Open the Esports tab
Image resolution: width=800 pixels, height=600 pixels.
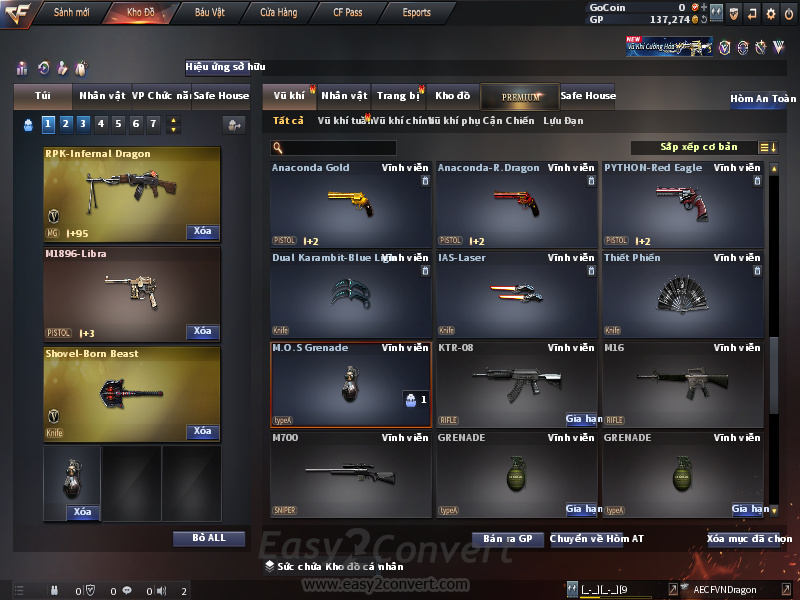pyautogui.click(x=416, y=13)
